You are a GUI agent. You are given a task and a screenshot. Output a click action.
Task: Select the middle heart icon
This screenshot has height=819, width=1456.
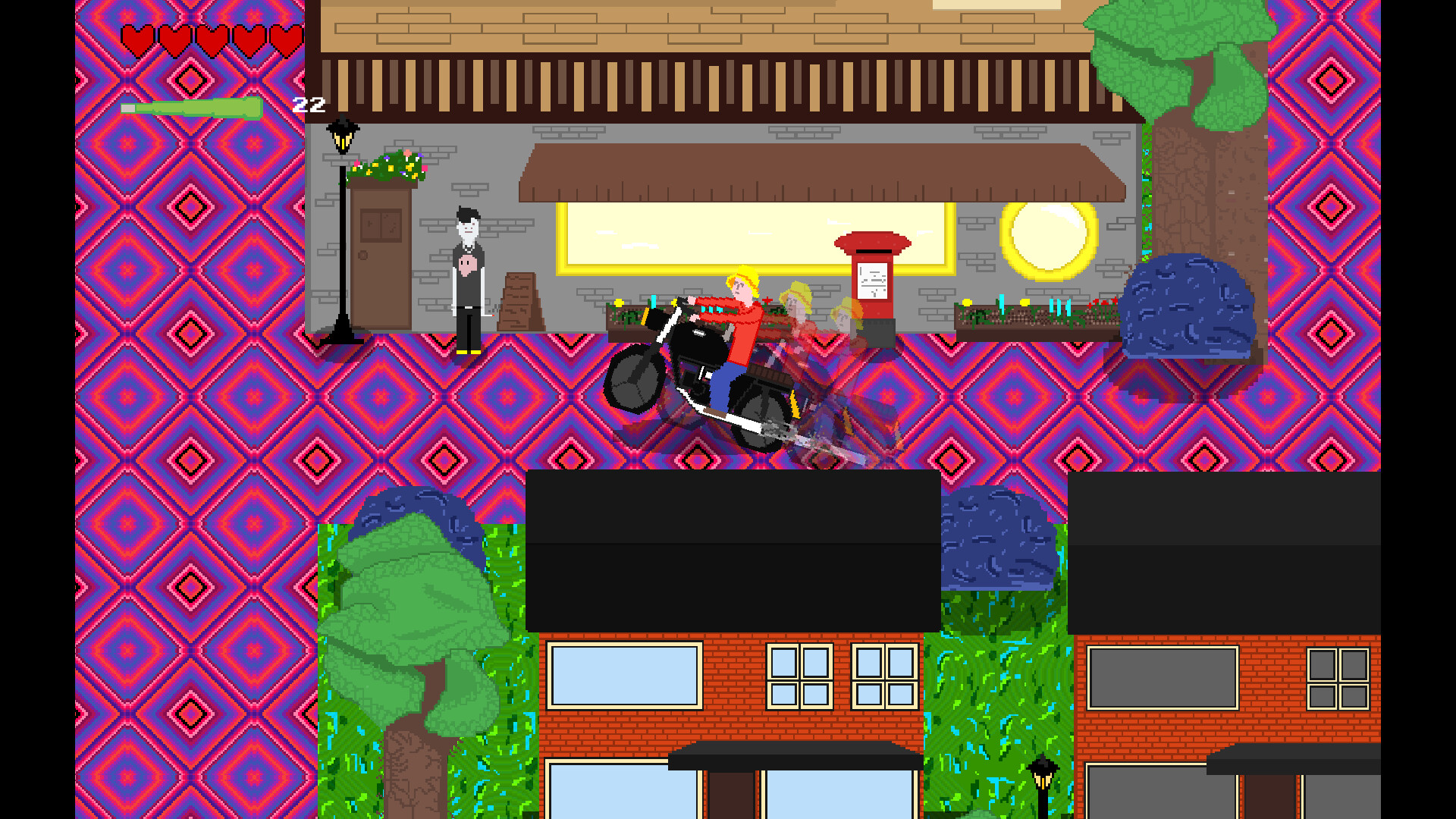(x=212, y=36)
